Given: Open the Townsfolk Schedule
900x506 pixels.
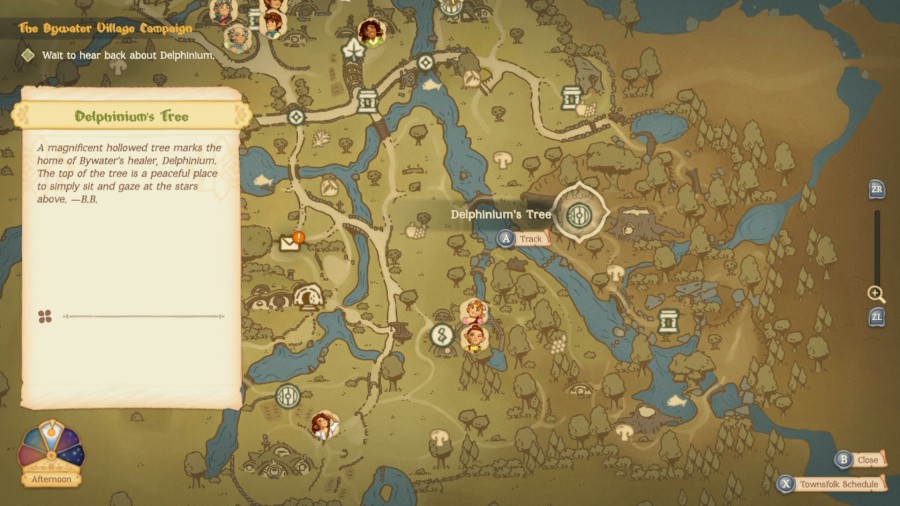Looking at the screenshot, I should click(832, 485).
